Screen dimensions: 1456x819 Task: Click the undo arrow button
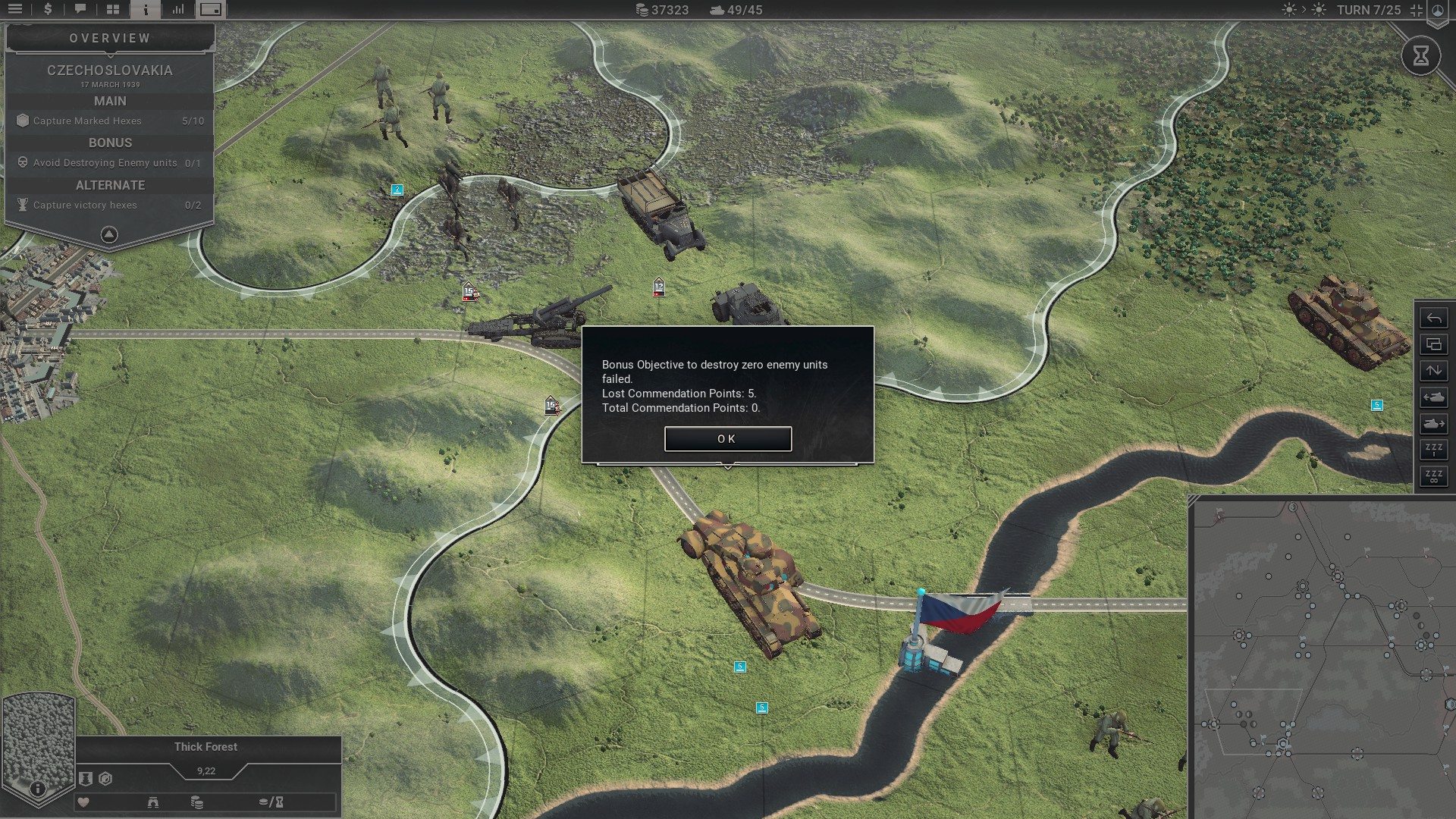click(1434, 318)
